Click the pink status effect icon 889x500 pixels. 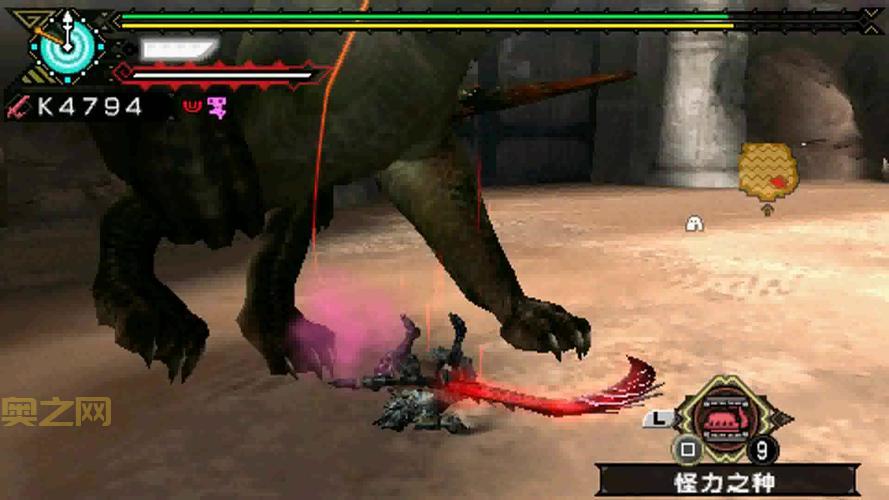[x=216, y=107]
